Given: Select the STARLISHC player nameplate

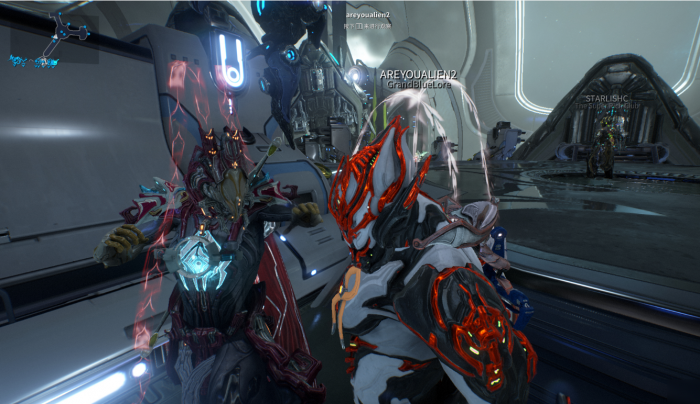Looking at the screenshot, I should (606, 99).
